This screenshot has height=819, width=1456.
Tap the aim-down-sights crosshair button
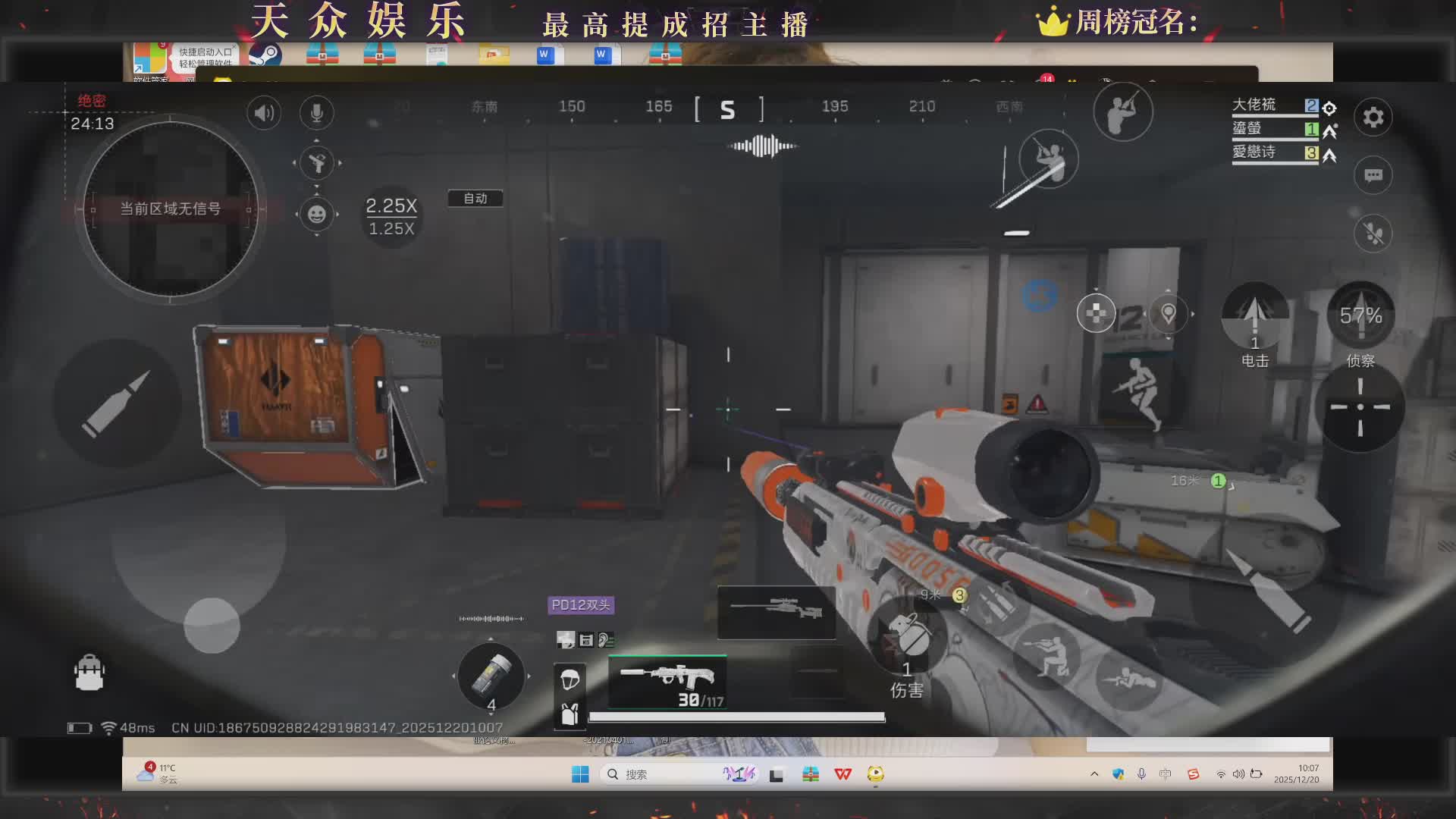(x=1360, y=407)
